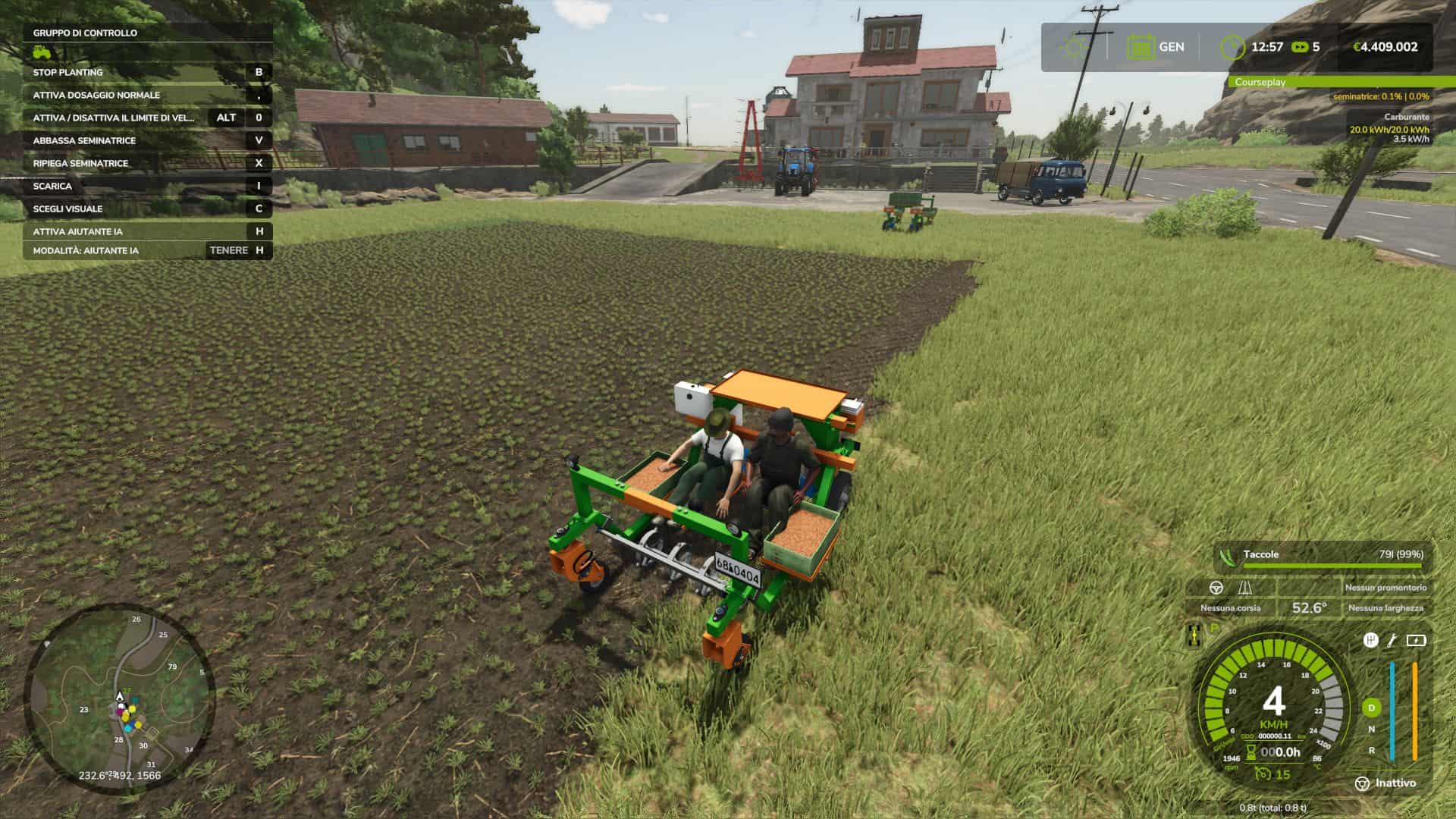The image size is (1456, 819).
Task: Select the clock icon beside 12:57
Action: [x=1232, y=45]
